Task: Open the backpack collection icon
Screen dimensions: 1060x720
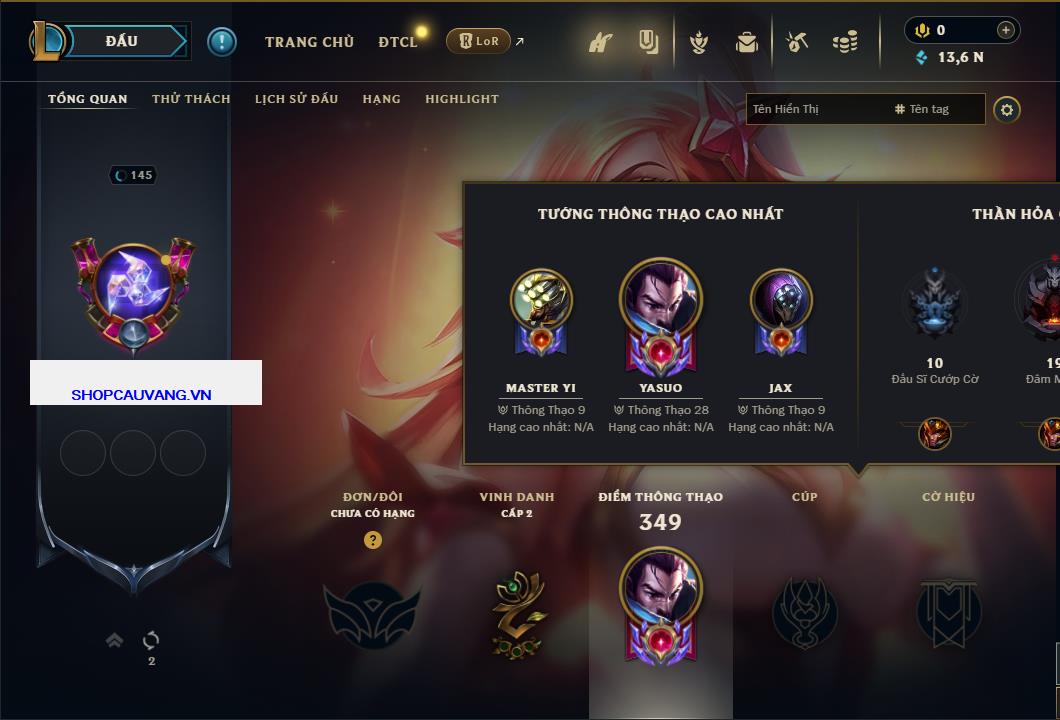Action: [x=746, y=42]
